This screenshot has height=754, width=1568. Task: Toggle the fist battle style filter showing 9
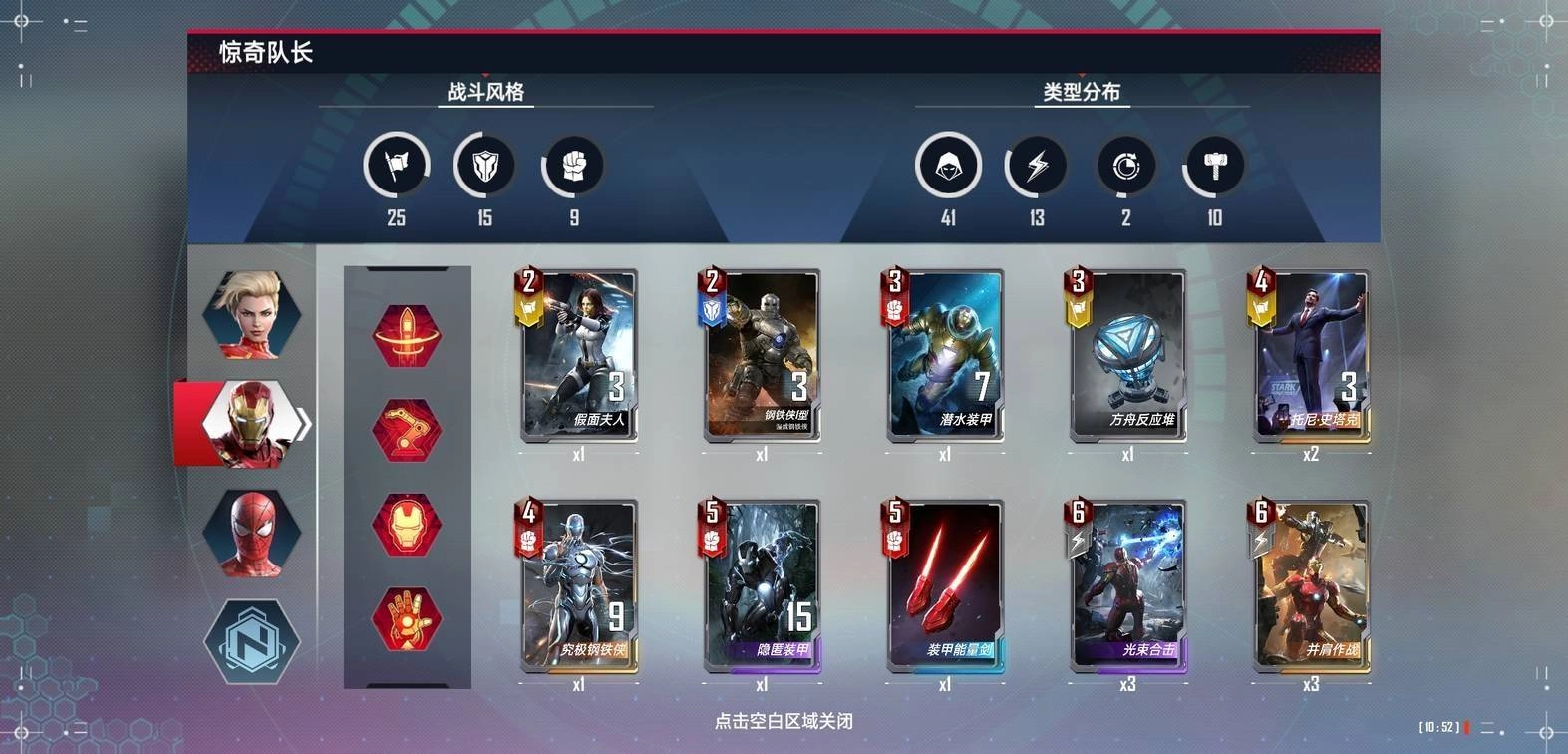coord(573,166)
